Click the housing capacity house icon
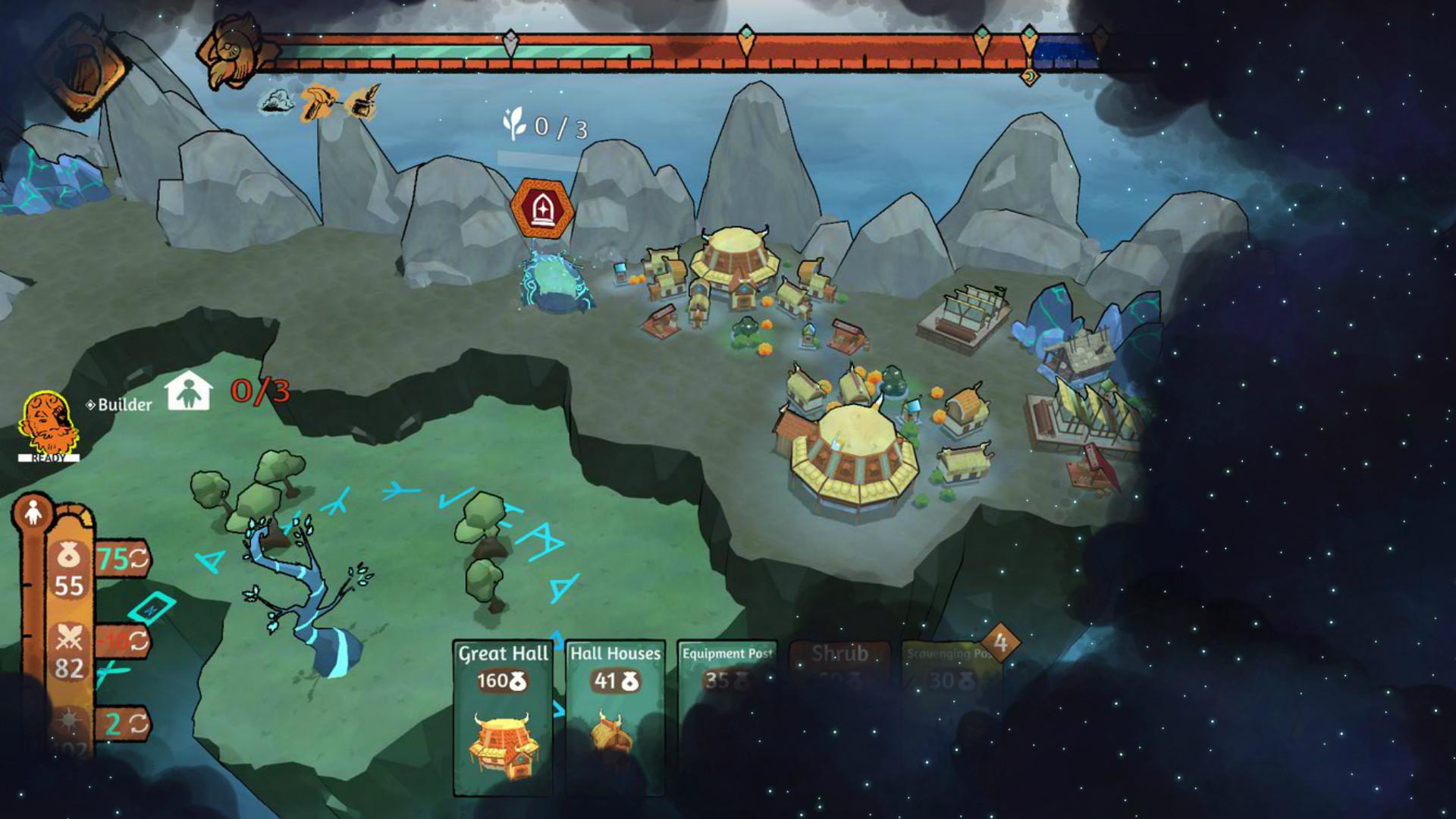This screenshot has width=1456, height=819. point(188,391)
